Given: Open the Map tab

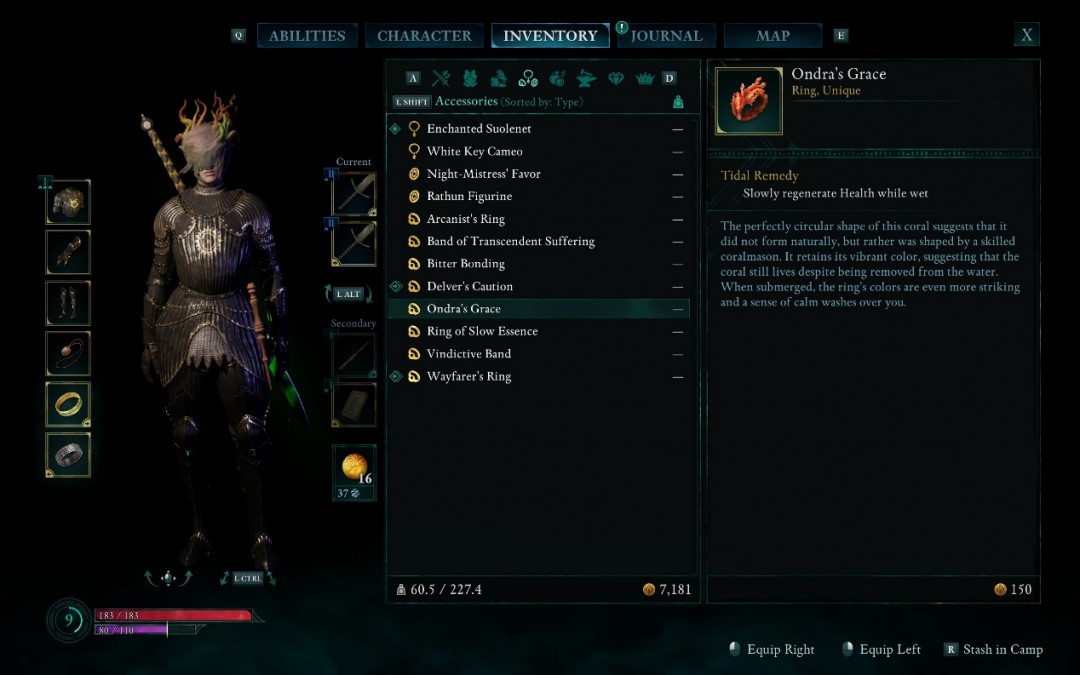Looking at the screenshot, I should (x=773, y=36).
